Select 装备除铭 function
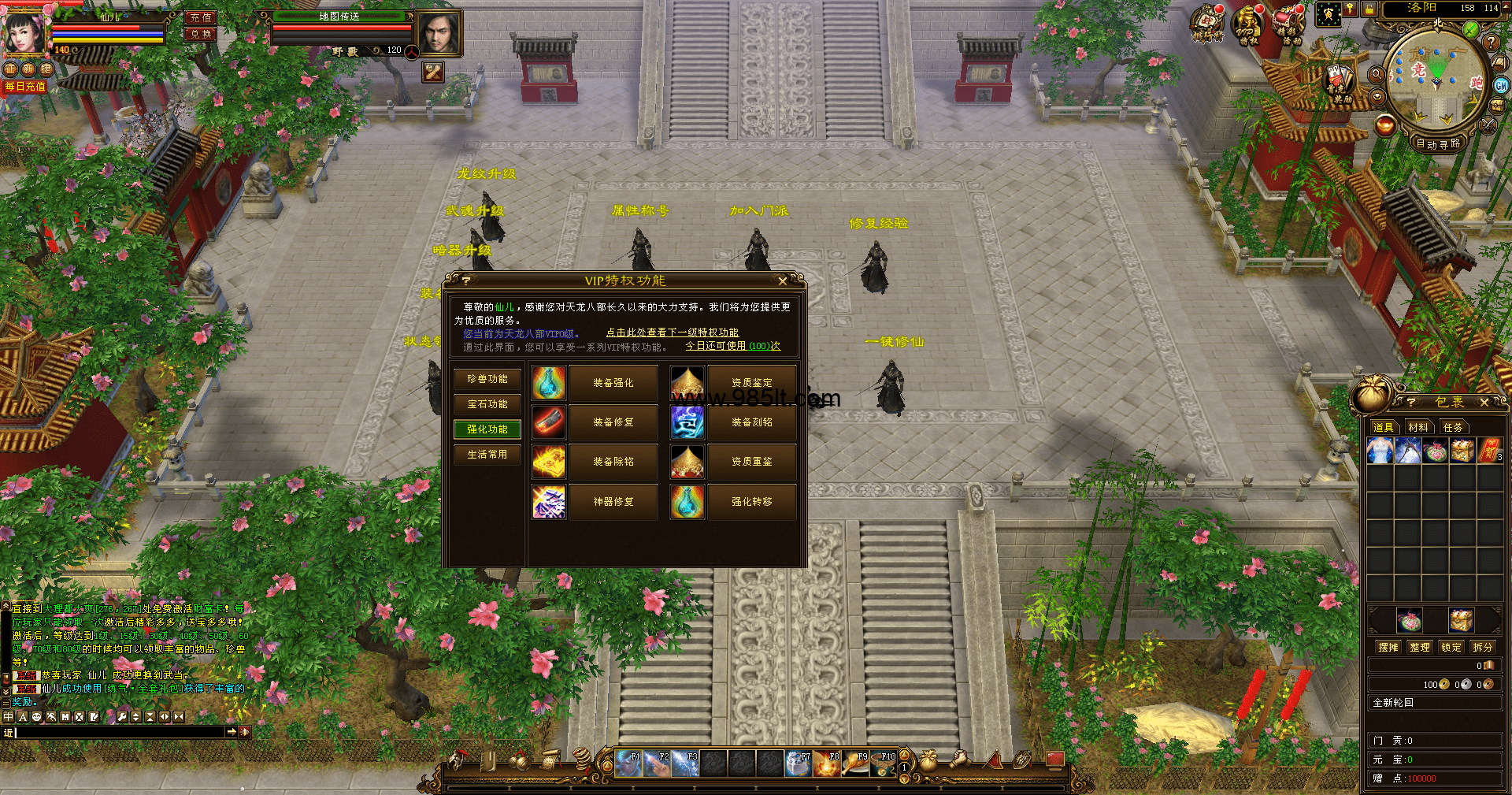 (x=613, y=462)
